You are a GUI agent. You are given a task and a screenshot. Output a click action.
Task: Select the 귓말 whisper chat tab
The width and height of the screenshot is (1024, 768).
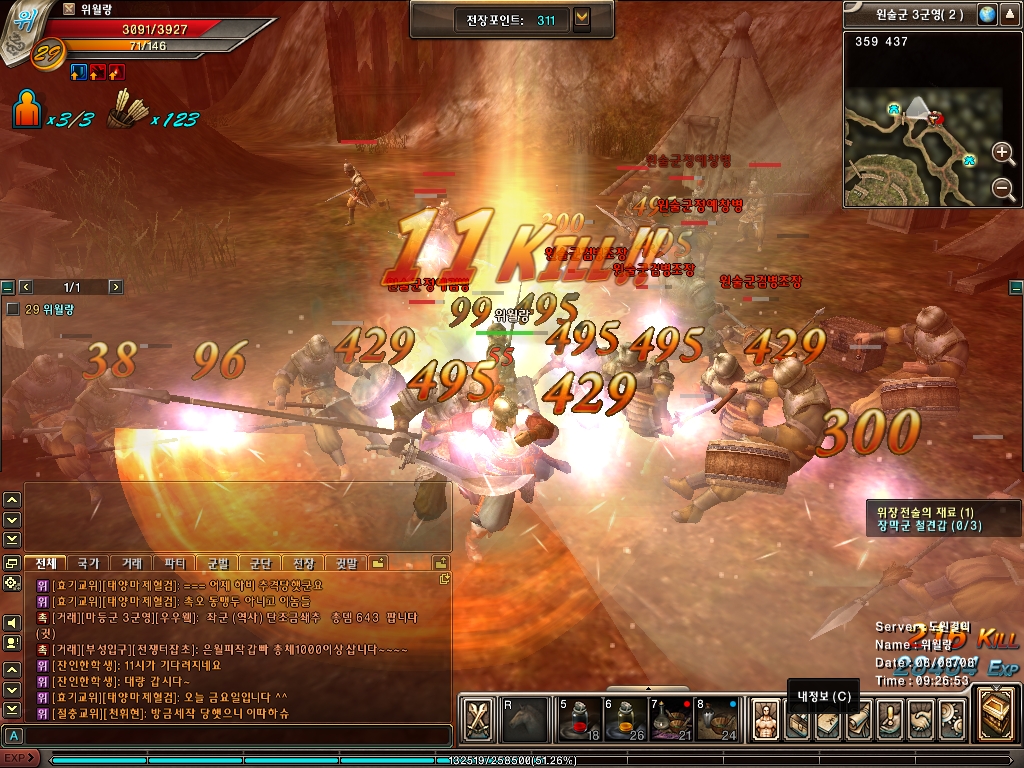pos(347,563)
